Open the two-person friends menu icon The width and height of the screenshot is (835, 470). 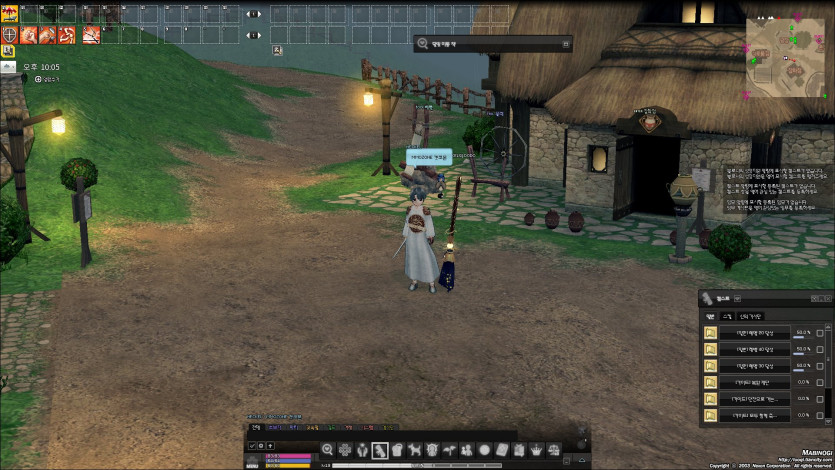pos(466,449)
